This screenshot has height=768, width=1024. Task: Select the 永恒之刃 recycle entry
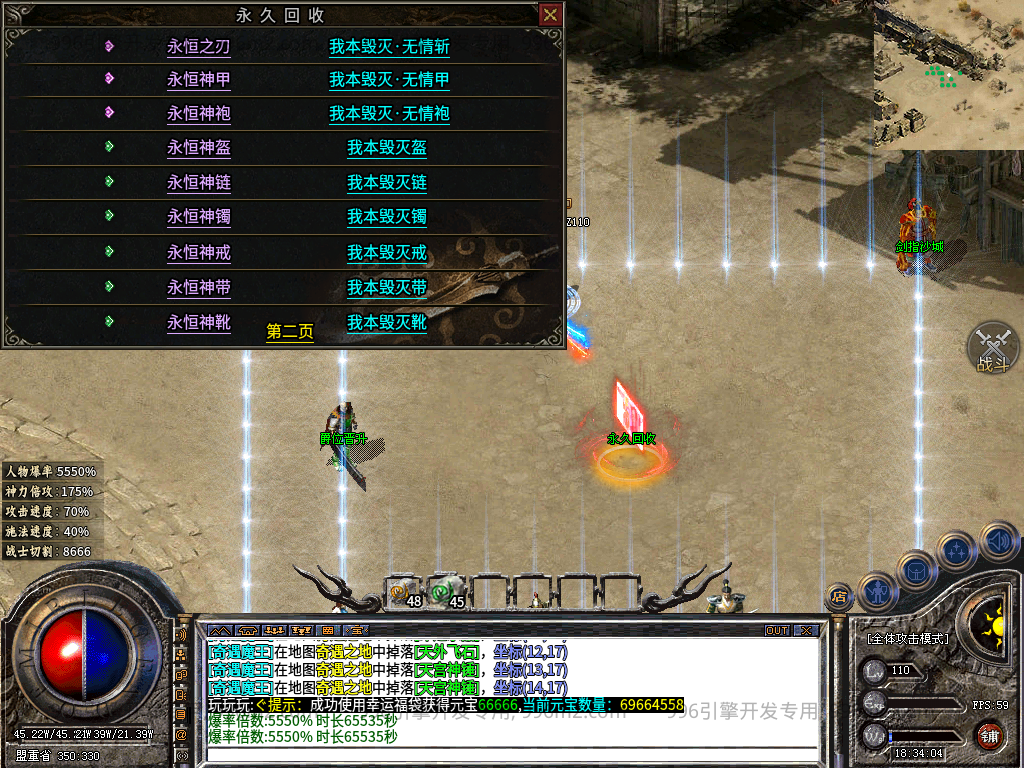pyautogui.click(x=198, y=47)
